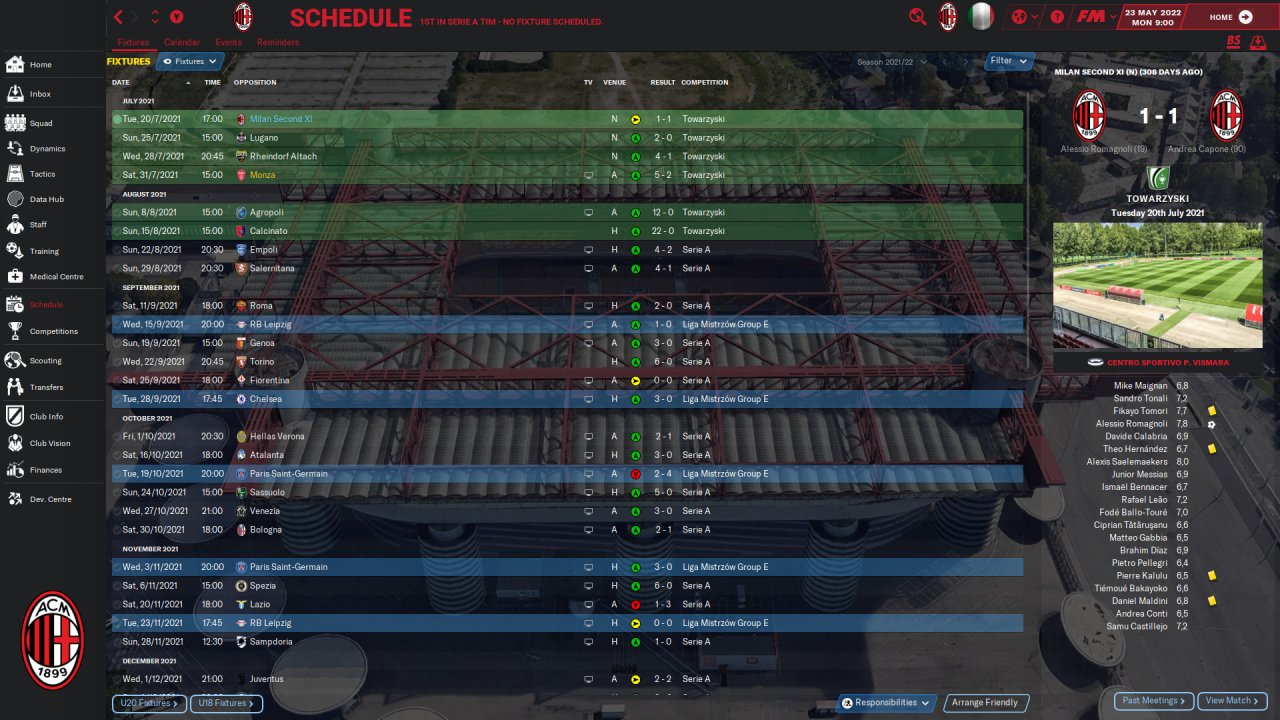
Task: Click the View Match button
Action: click(1232, 701)
